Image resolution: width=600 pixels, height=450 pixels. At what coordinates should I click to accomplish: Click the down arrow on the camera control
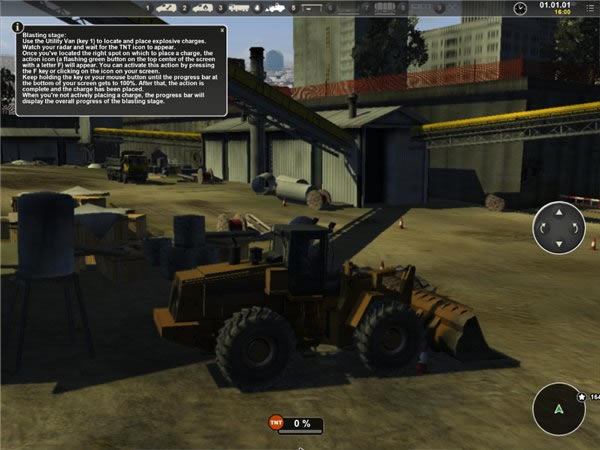(x=559, y=246)
